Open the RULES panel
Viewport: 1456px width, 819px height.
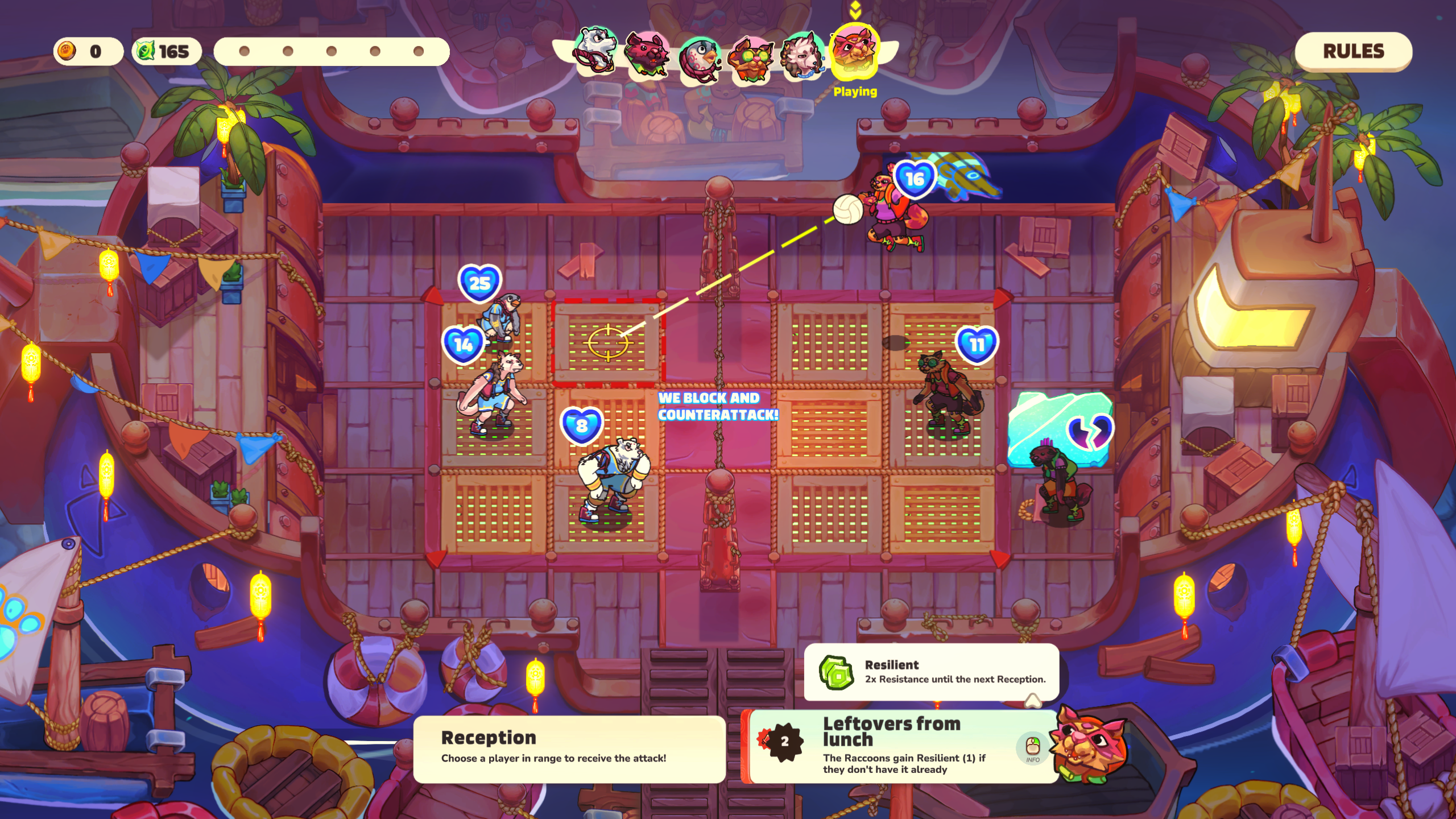tap(1352, 51)
